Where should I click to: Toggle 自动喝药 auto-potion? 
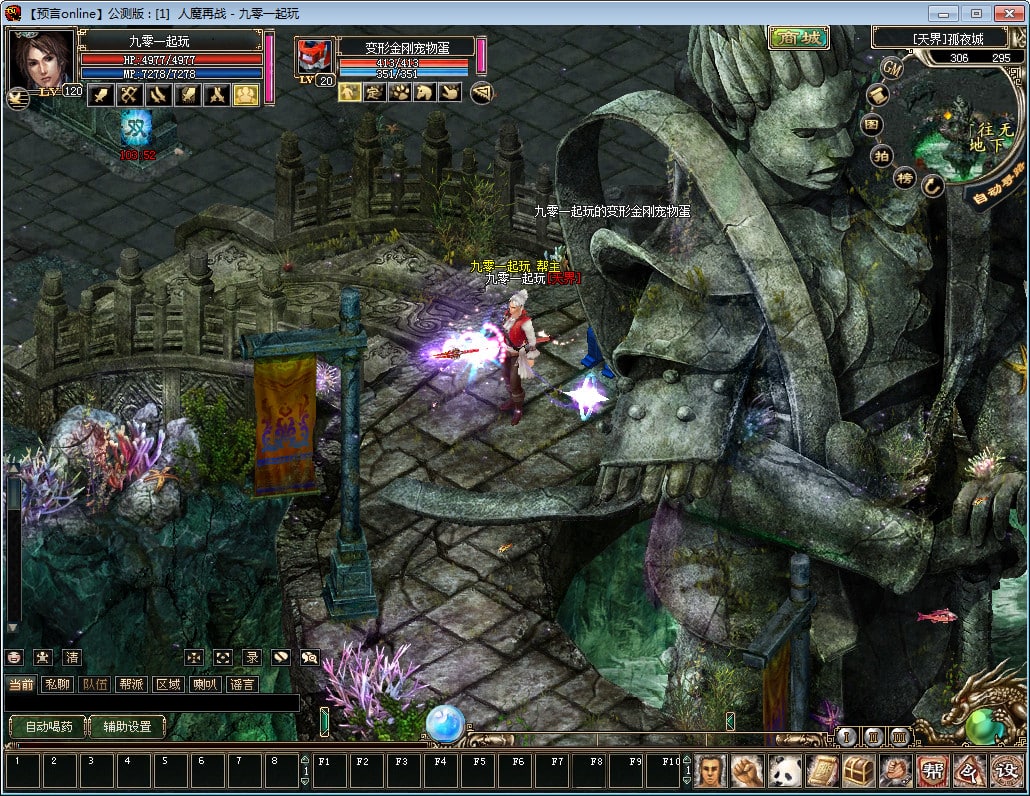46,727
